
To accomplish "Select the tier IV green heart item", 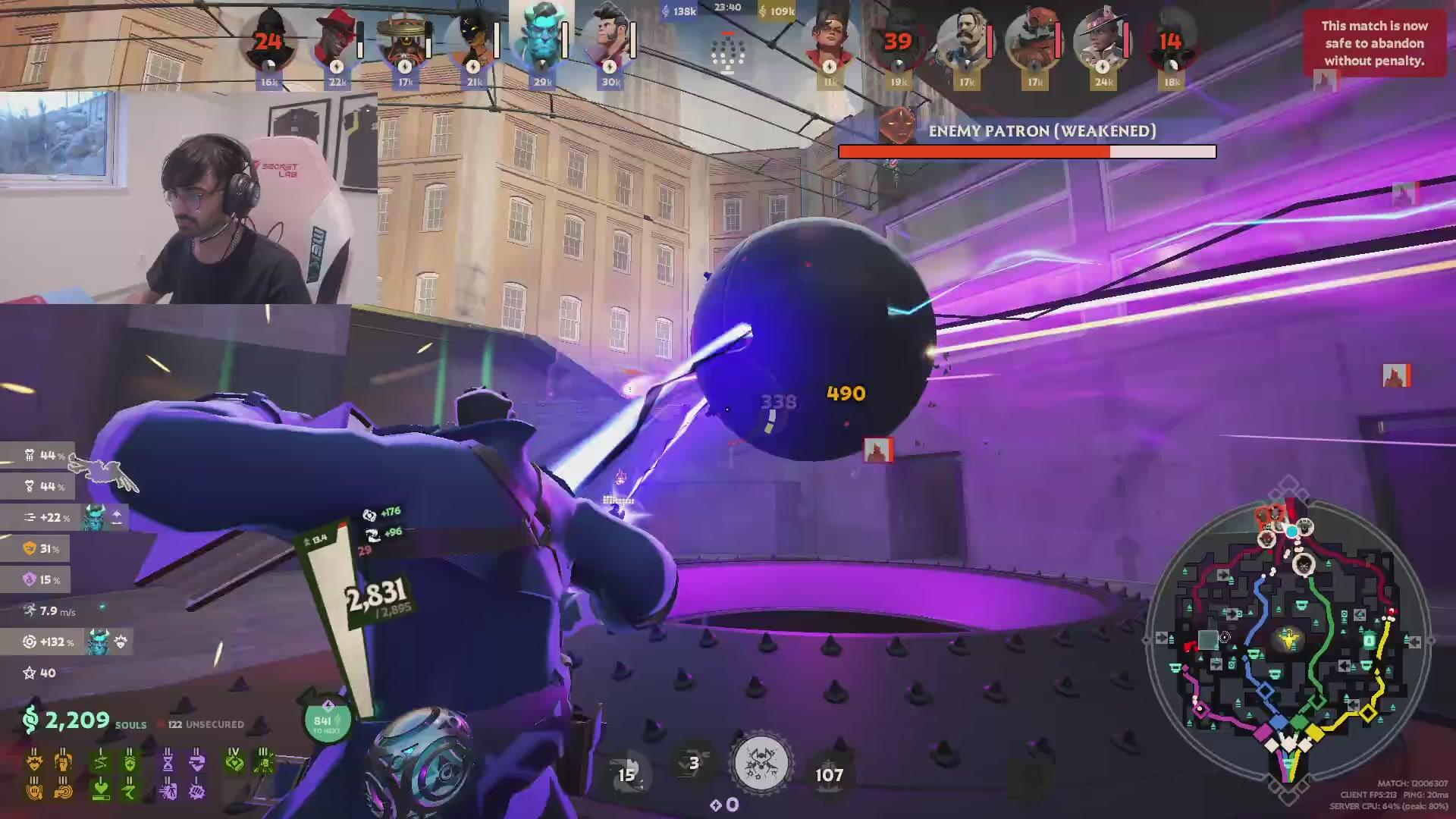I will [234, 760].
